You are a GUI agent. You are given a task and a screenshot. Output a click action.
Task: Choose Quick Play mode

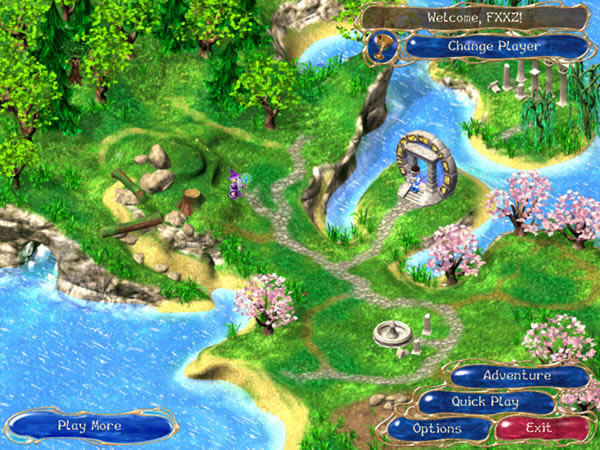[x=487, y=402]
